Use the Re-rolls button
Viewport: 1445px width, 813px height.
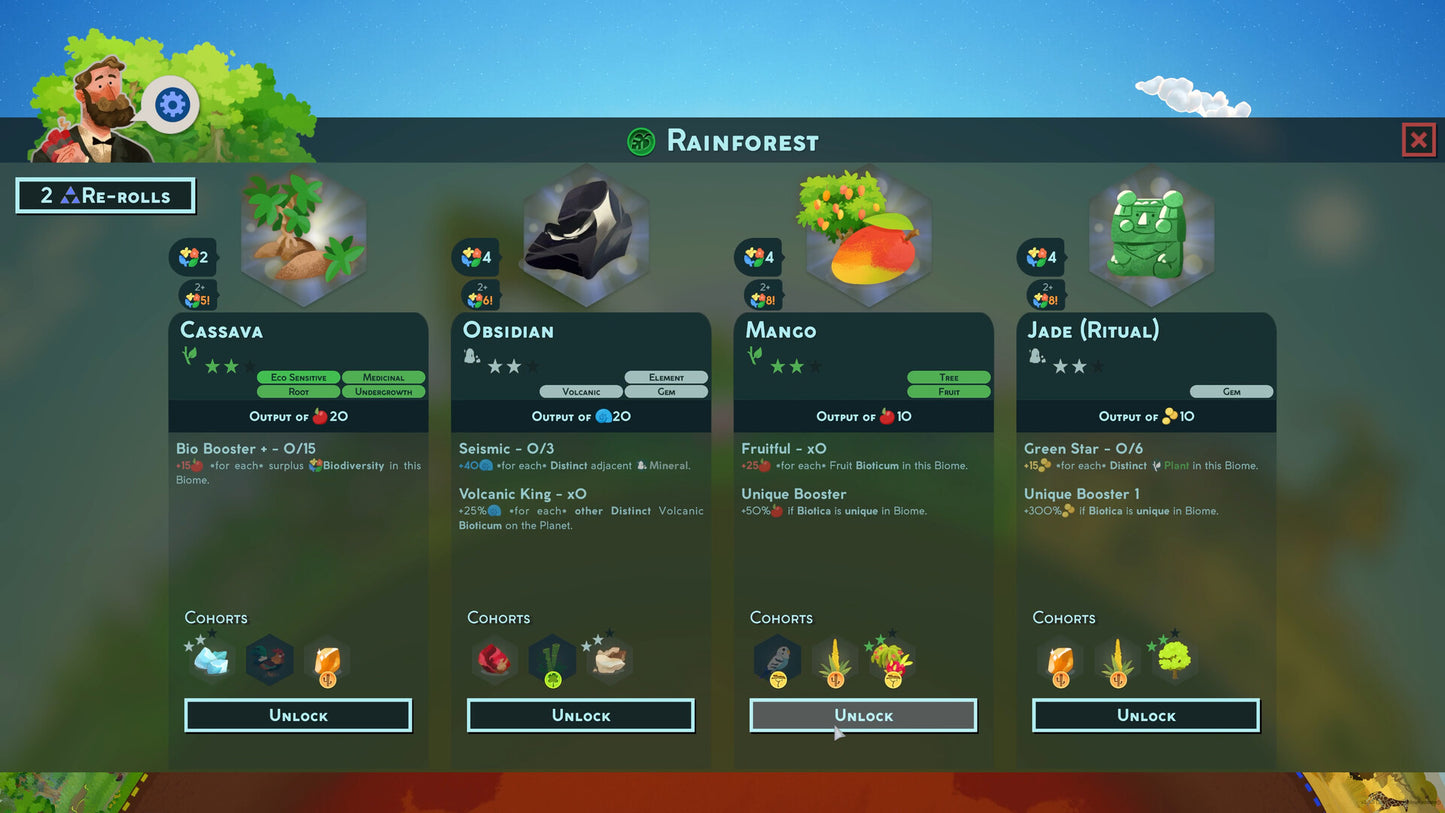pyautogui.click(x=105, y=196)
